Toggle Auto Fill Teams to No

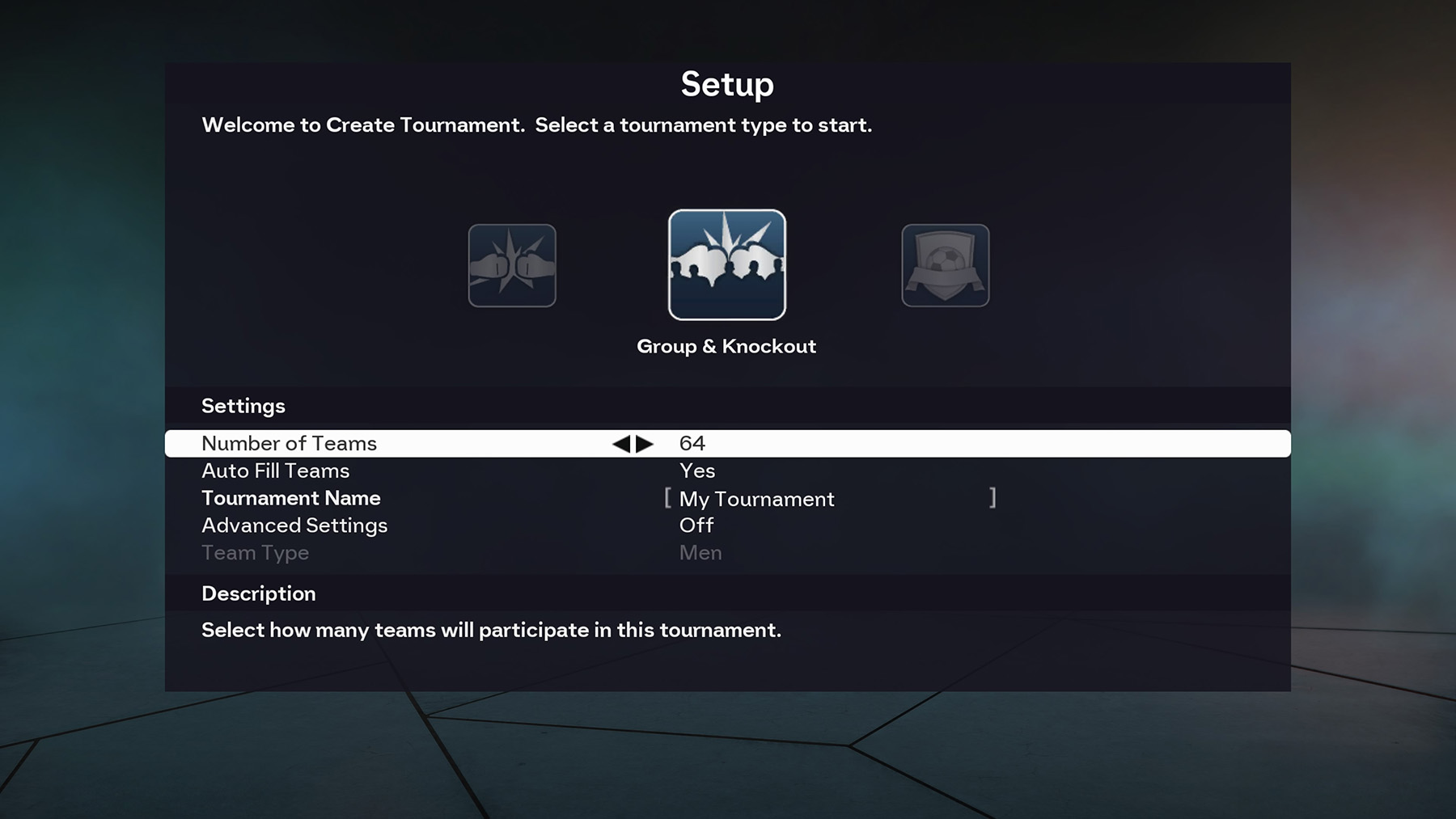point(696,471)
